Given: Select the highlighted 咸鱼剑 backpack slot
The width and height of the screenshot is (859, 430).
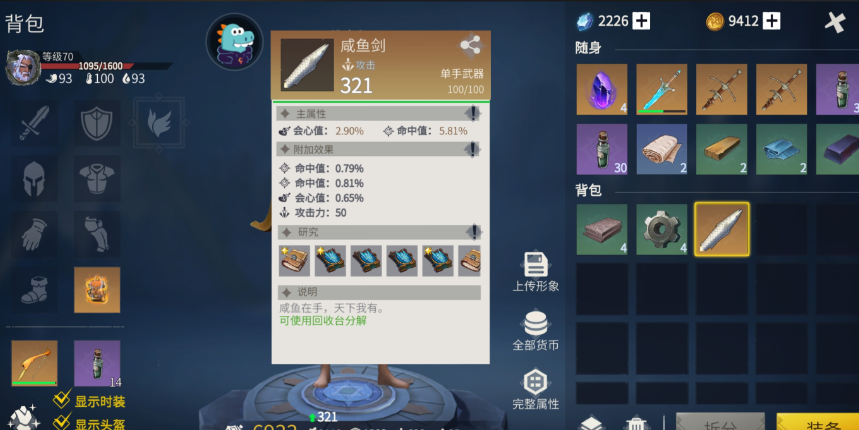Looking at the screenshot, I should pos(722,229).
